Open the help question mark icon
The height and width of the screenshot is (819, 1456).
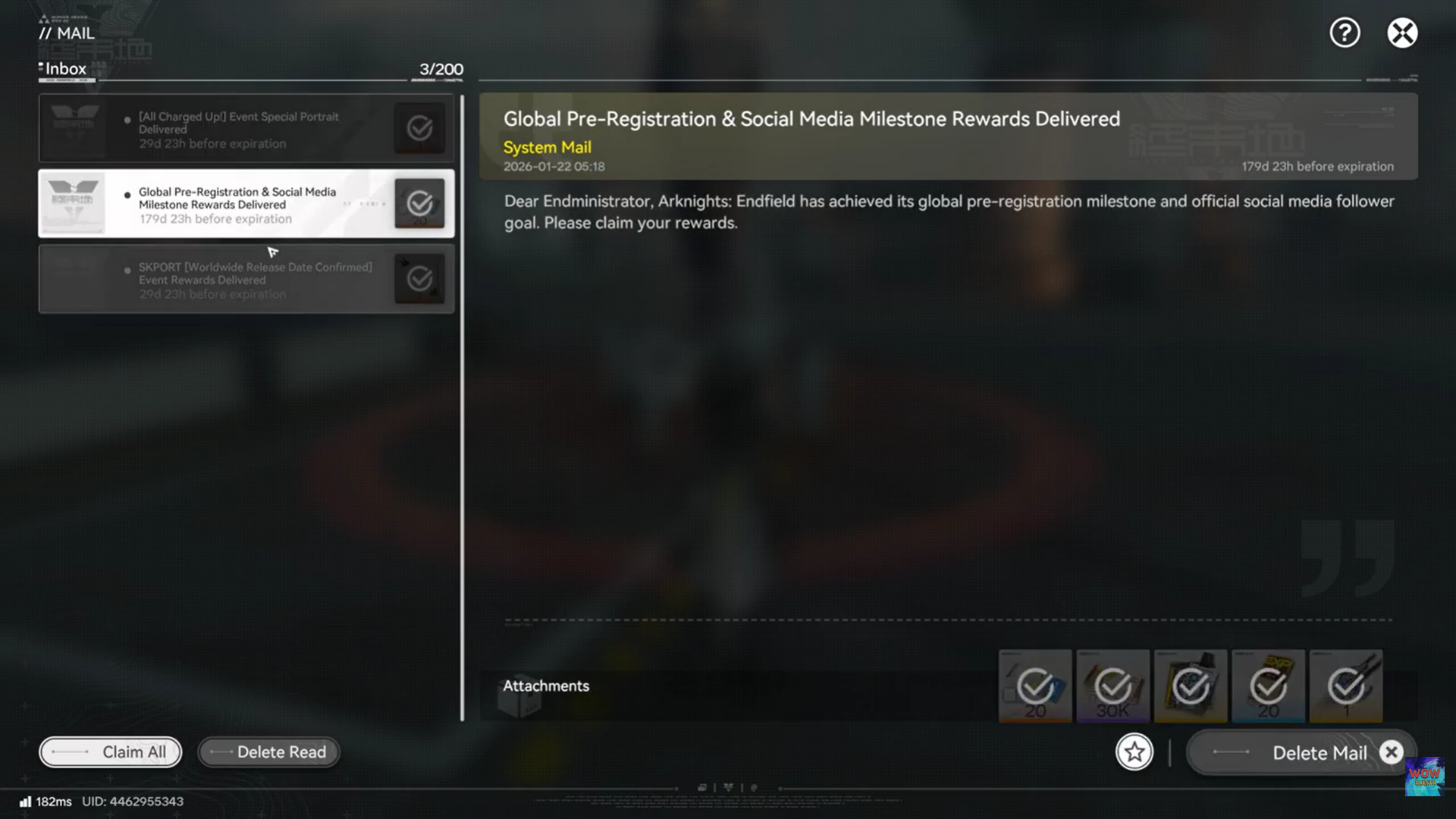point(1345,33)
